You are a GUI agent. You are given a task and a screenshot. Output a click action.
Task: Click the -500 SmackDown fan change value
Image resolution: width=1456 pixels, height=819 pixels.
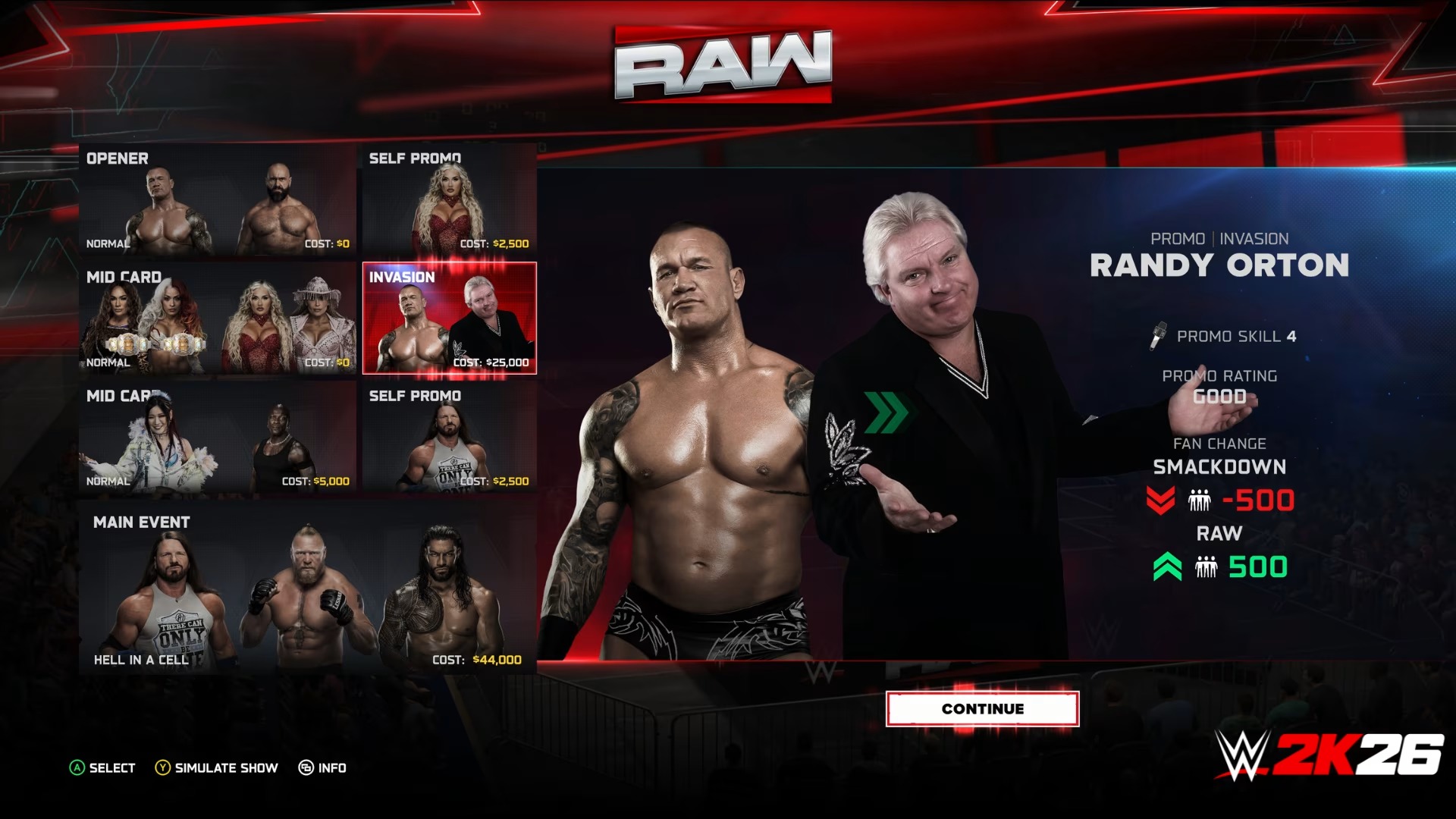point(1259,501)
